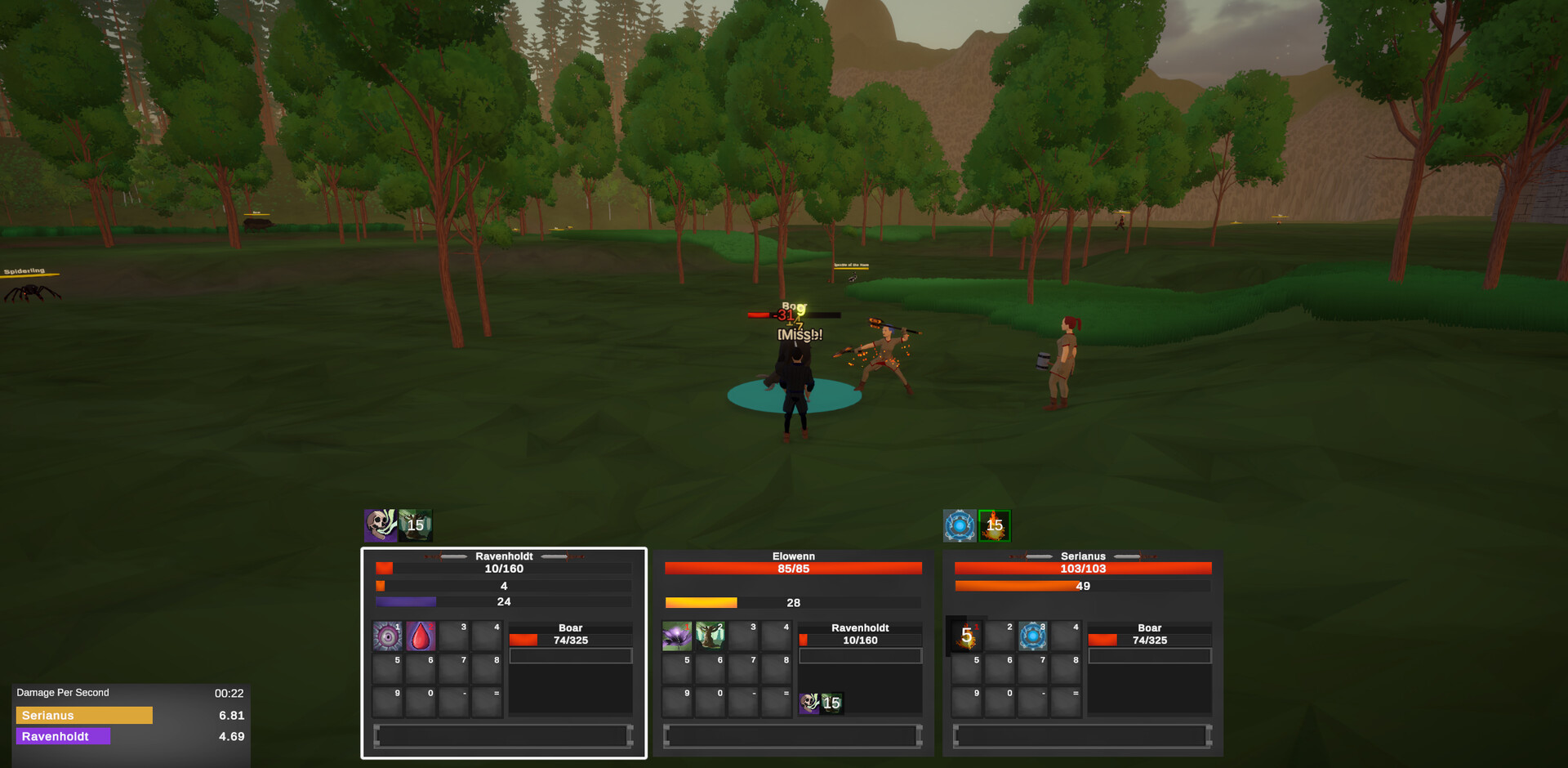The height and width of the screenshot is (768, 1568).
Task: Select Ravenholdt's entry in the DPS meter
Action: pos(62,736)
